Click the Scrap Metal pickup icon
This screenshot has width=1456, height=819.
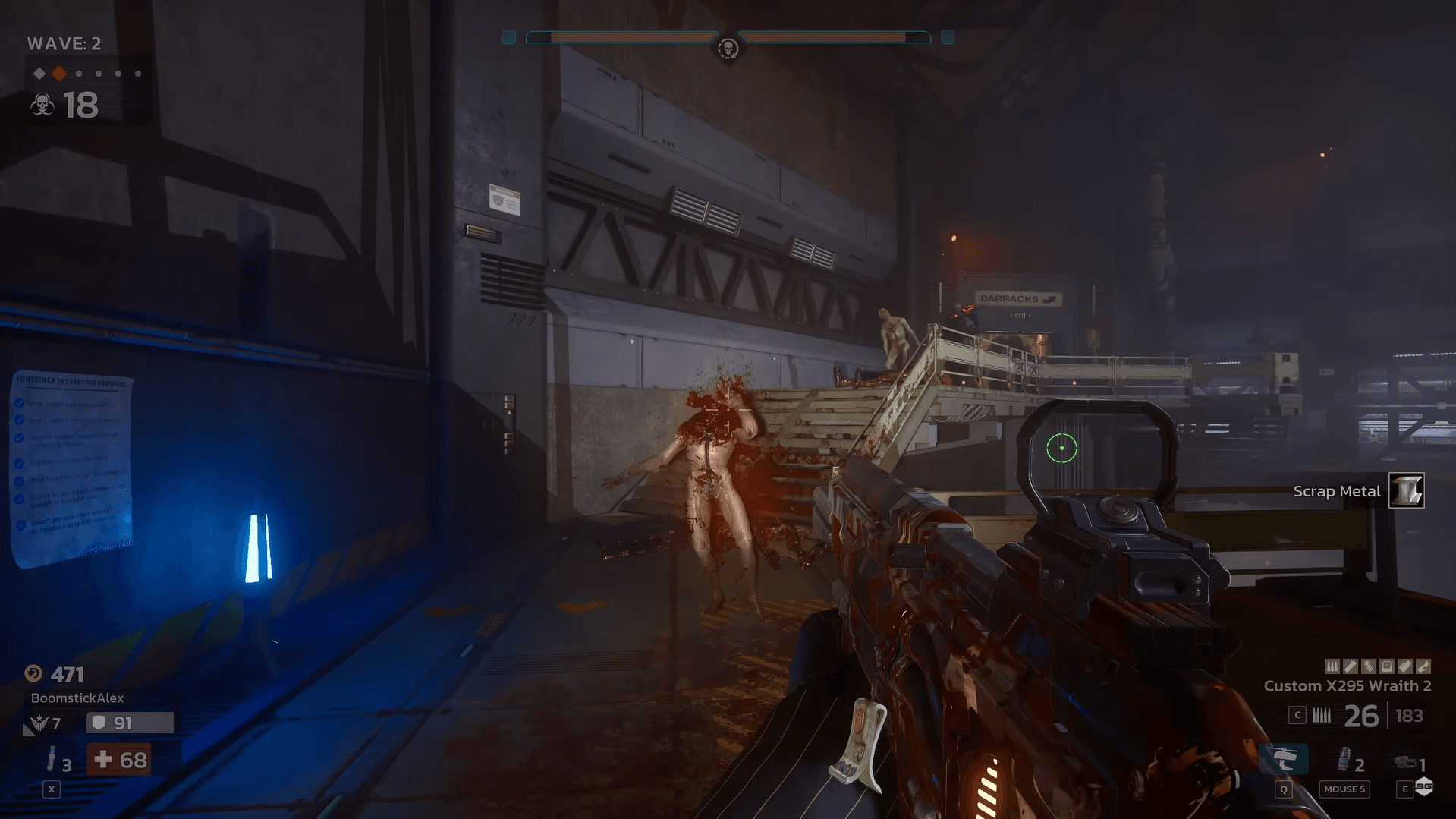pos(1406,491)
